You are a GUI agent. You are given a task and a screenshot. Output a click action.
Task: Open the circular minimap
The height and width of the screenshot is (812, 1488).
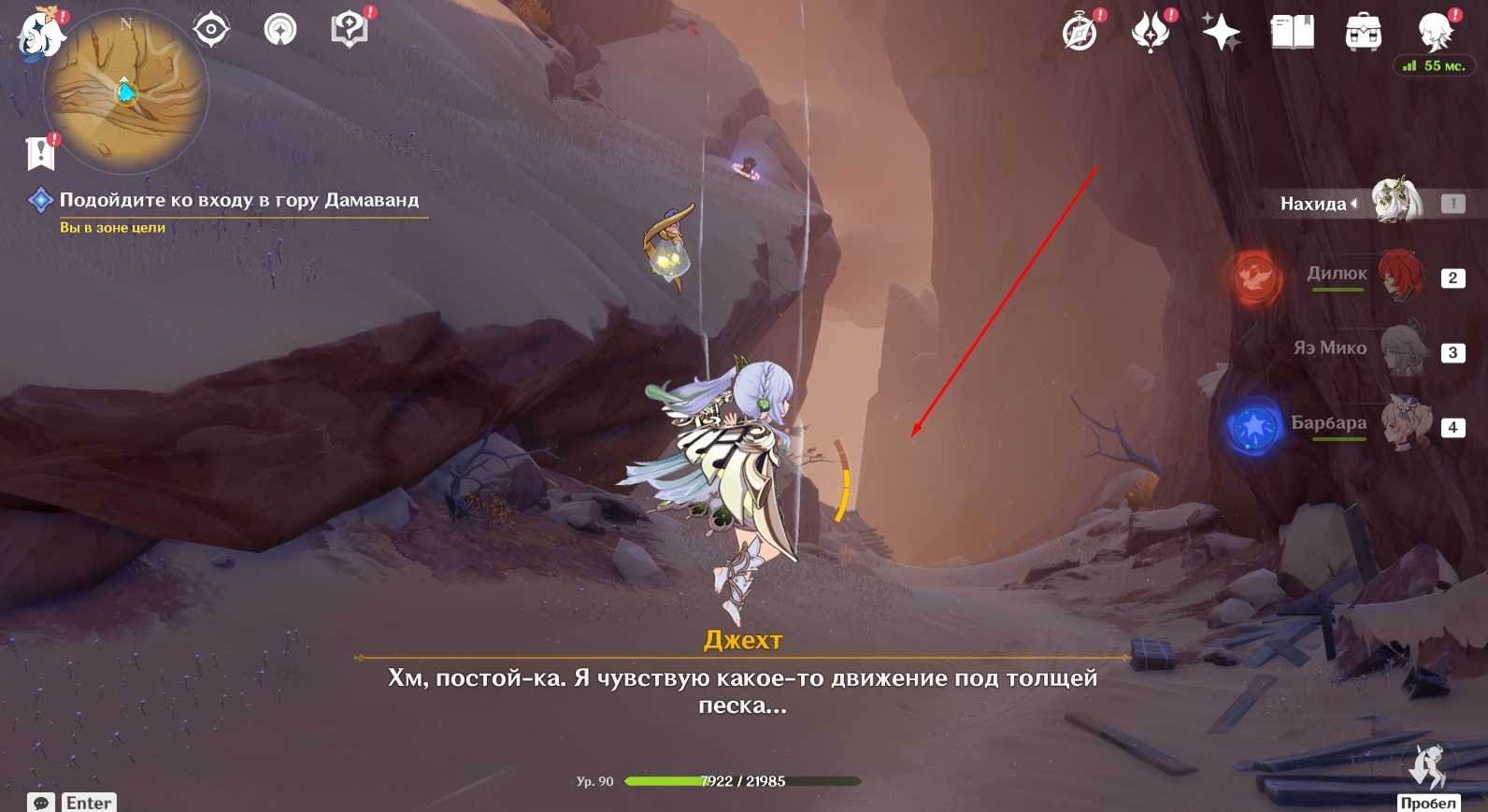pyautogui.click(x=126, y=93)
